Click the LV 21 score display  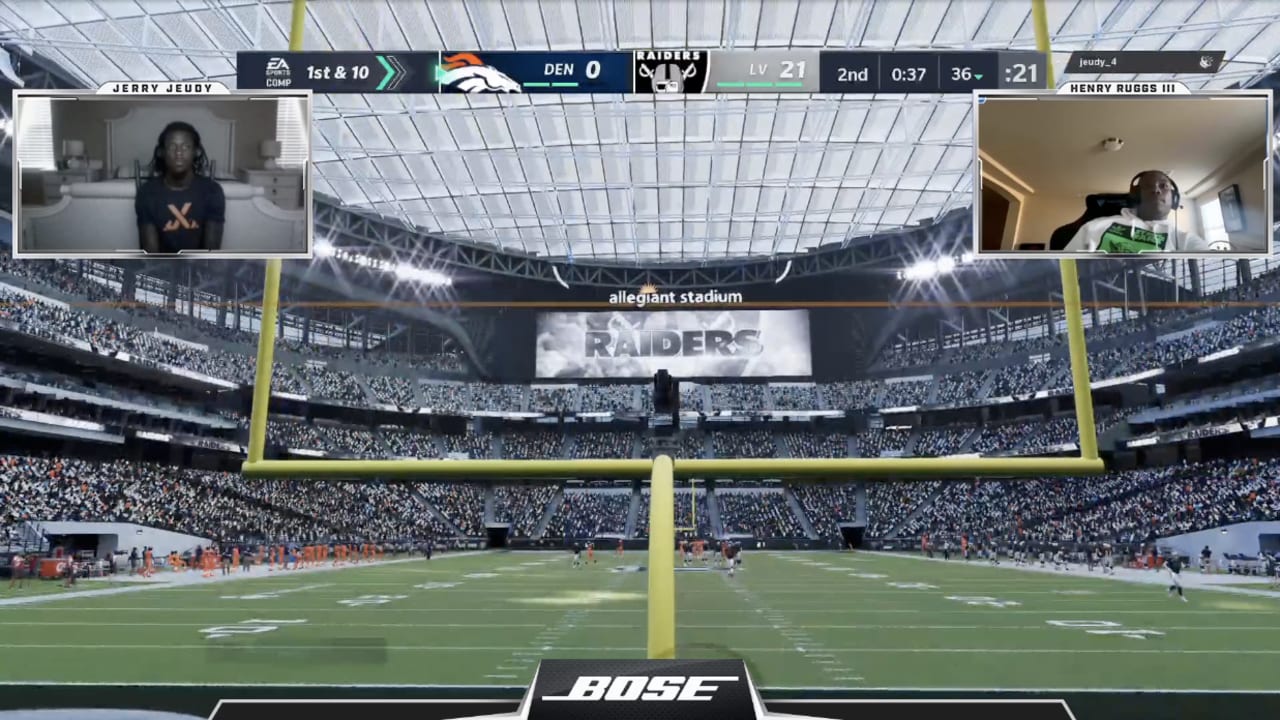[775, 70]
